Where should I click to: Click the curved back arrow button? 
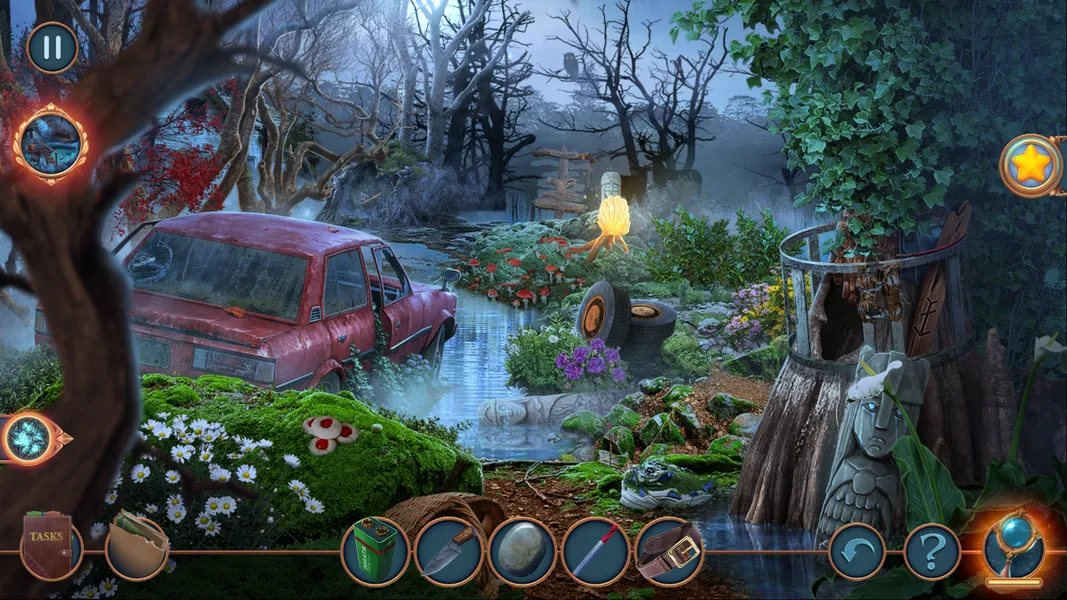856,551
